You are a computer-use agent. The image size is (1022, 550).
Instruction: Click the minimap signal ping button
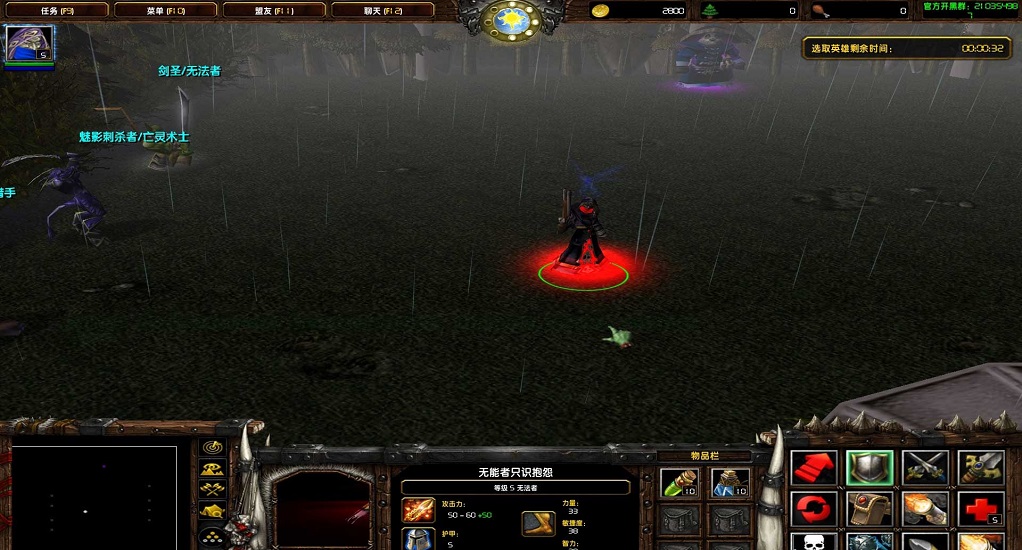pyautogui.click(x=212, y=448)
